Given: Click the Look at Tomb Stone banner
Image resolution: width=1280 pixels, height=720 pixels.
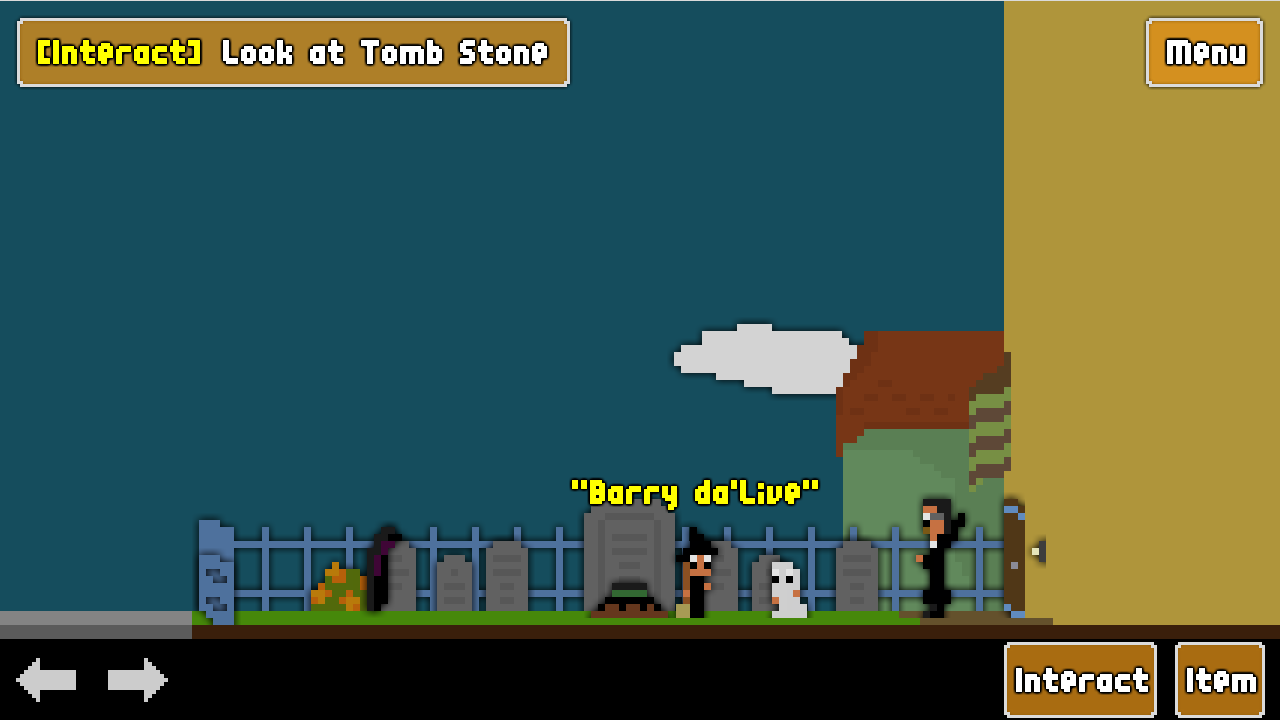Looking at the screenshot, I should 292,53.
